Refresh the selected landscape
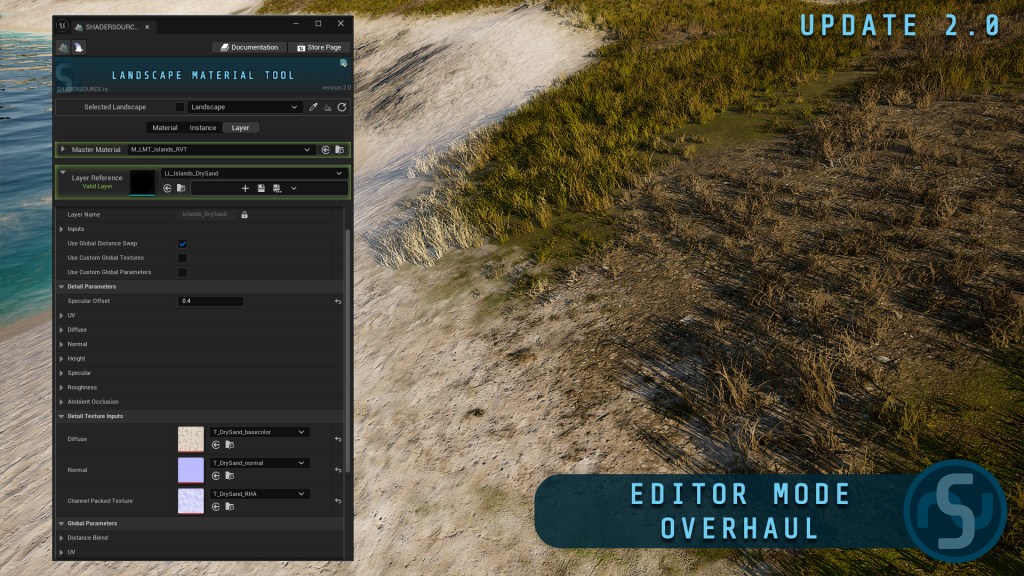 [341, 107]
